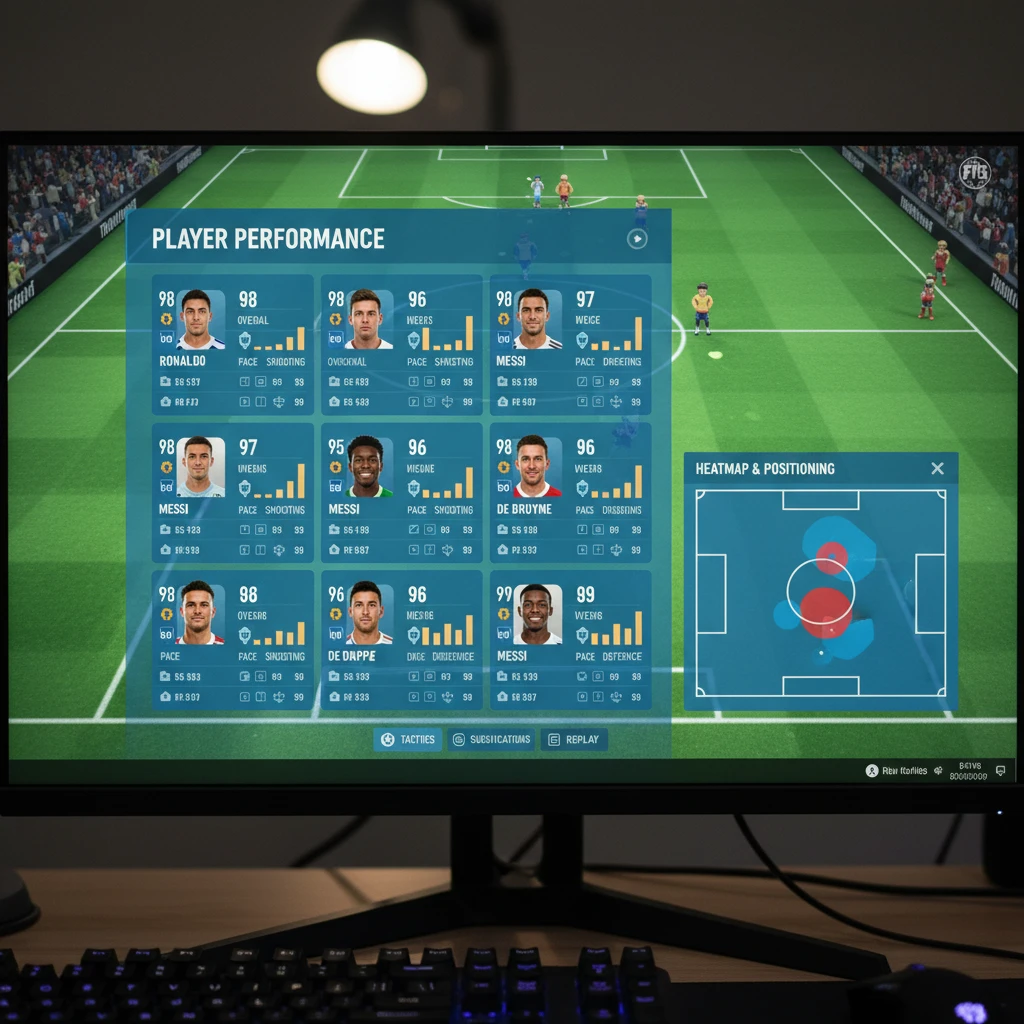The width and height of the screenshot is (1024, 1024).
Task: Click the heatmap pitch diagram
Action: click(820, 592)
